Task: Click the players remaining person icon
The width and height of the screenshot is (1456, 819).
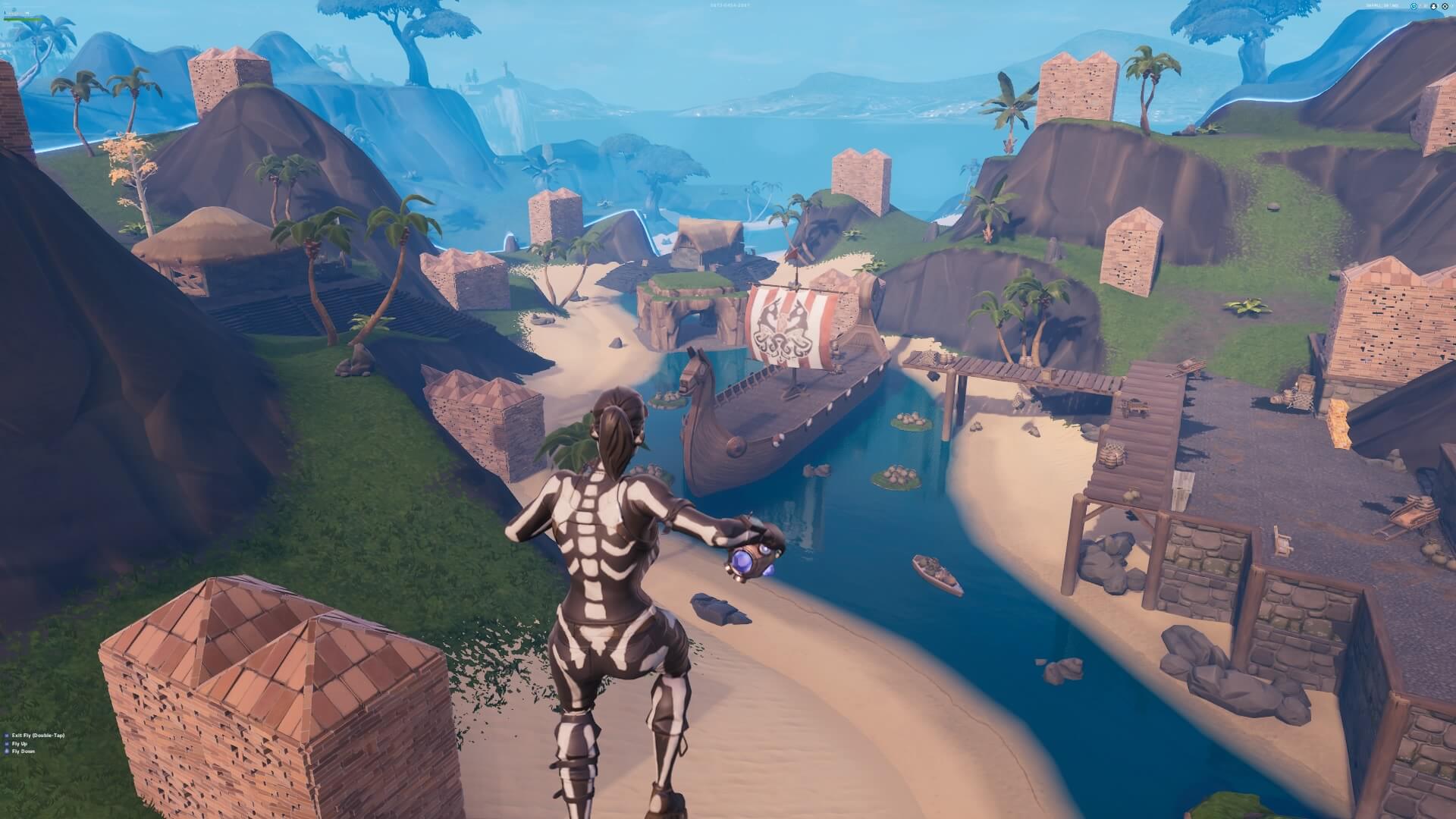Action: tap(1433, 6)
